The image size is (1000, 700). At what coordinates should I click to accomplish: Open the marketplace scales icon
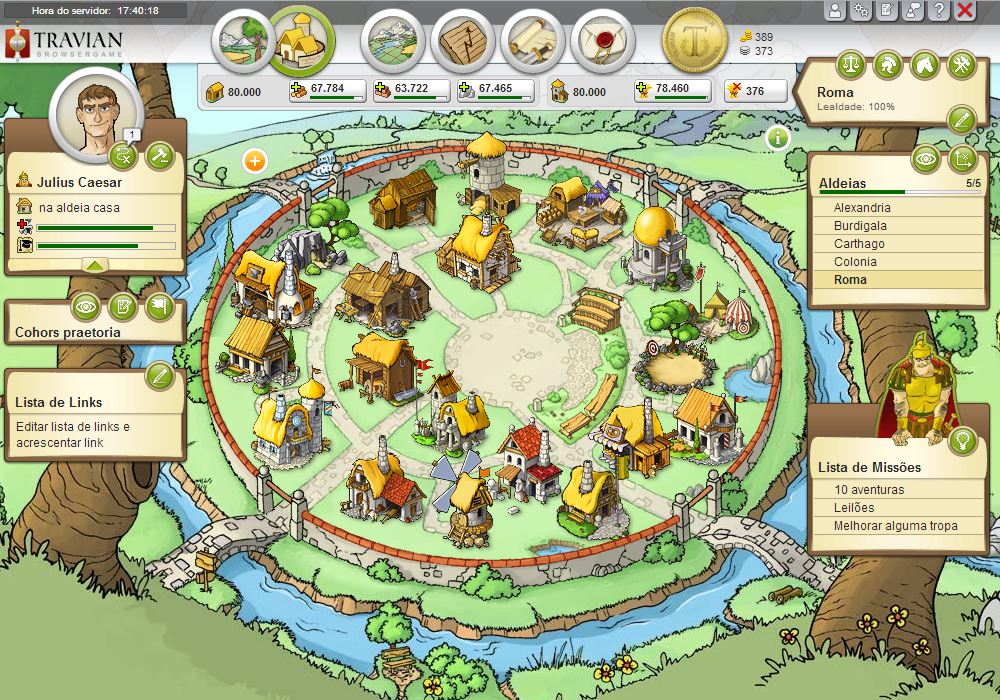pyautogui.click(x=850, y=65)
